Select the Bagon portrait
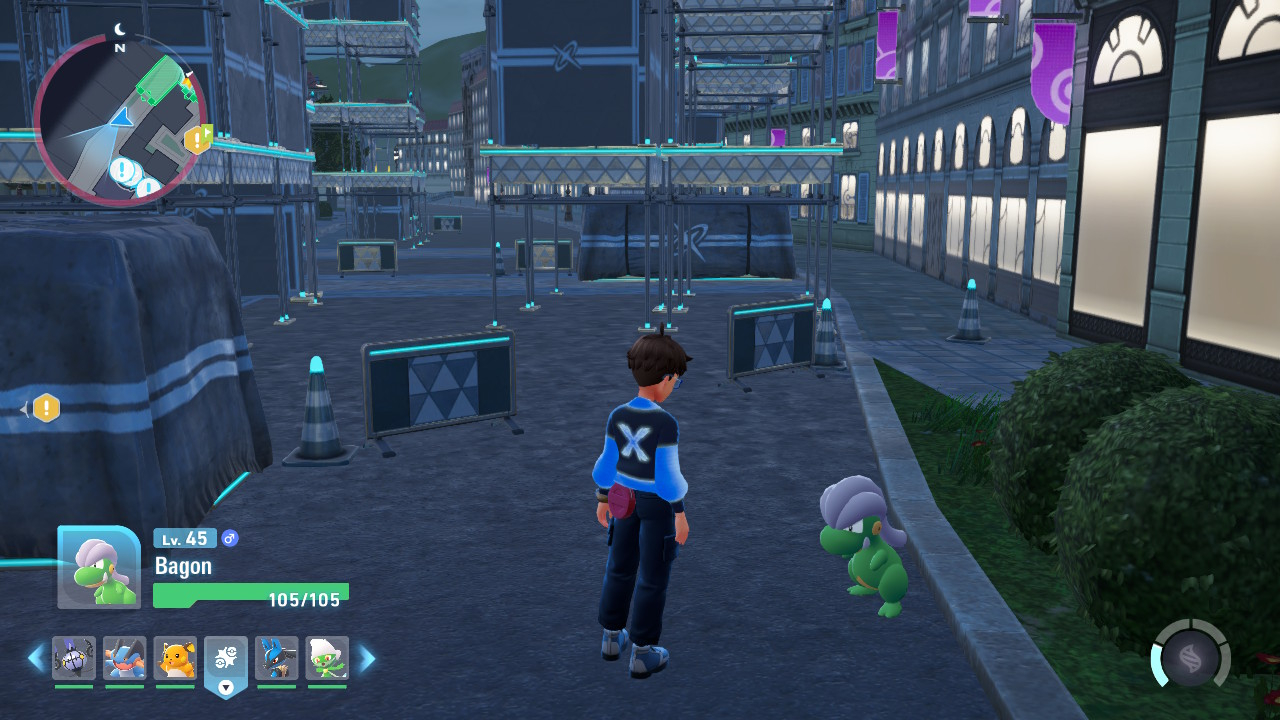This screenshot has width=1280, height=720. pyautogui.click(x=98, y=567)
